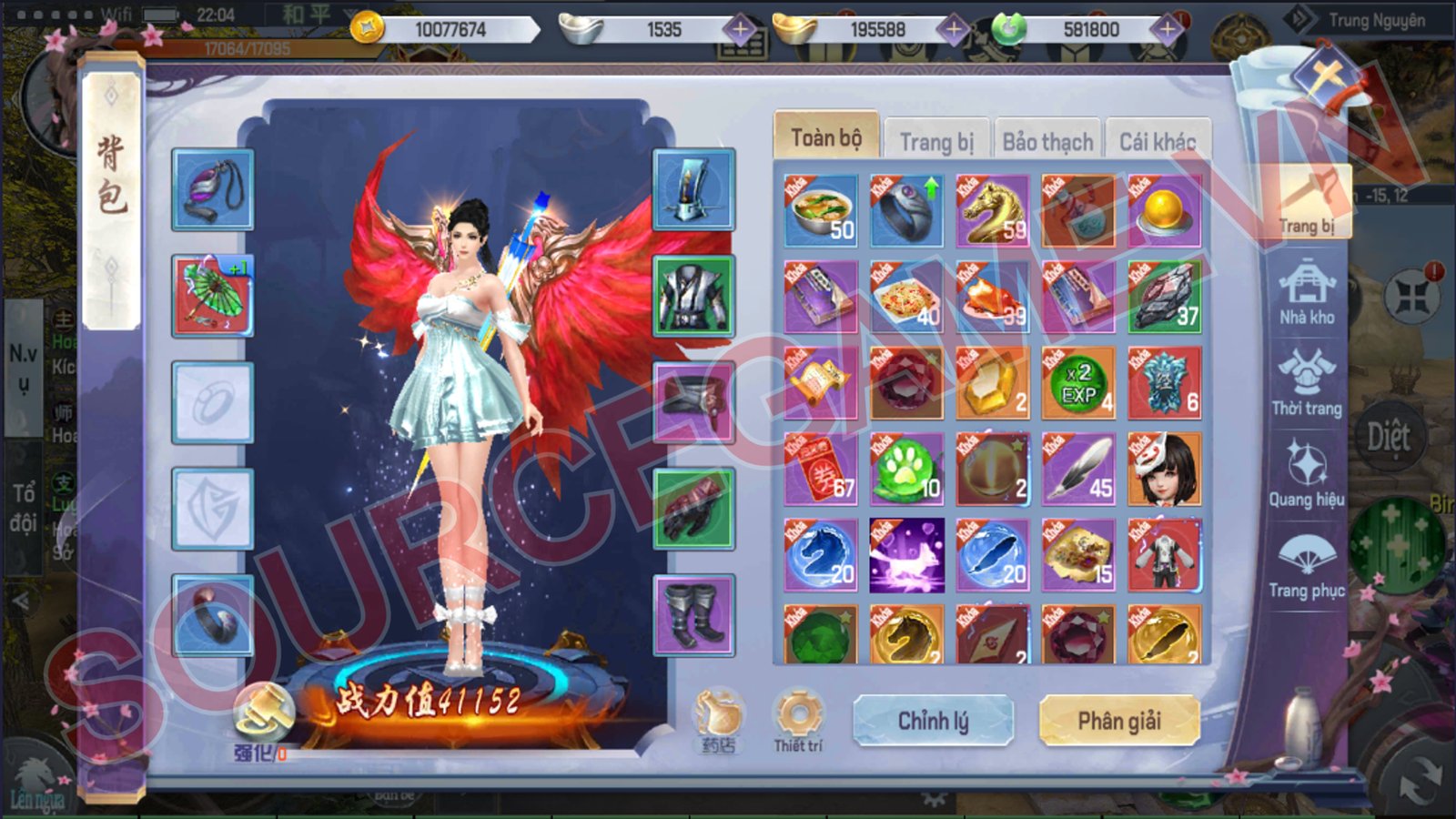The width and height of the screenshot is (1456, 819).
Task: Open the Thiết trí gear settings
Action: [798, 721]
